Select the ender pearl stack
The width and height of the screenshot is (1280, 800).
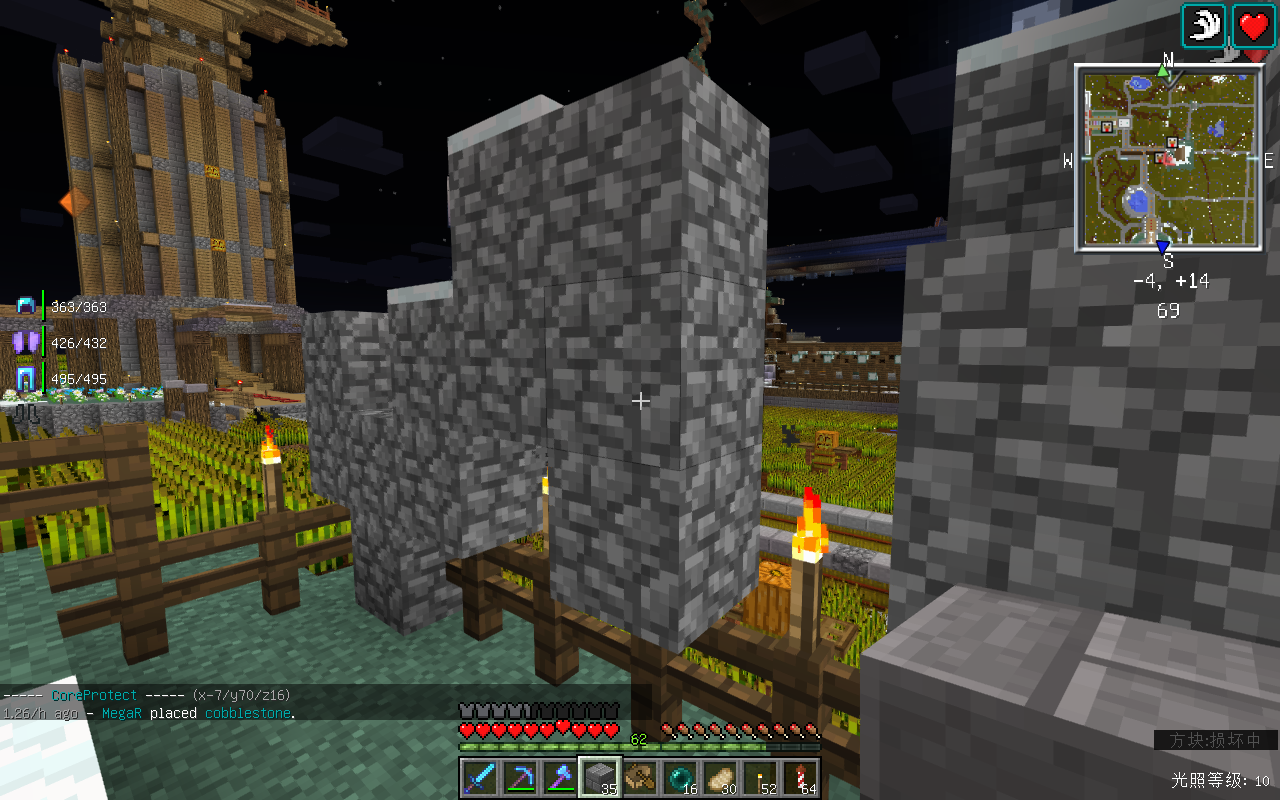pos(680,777)
